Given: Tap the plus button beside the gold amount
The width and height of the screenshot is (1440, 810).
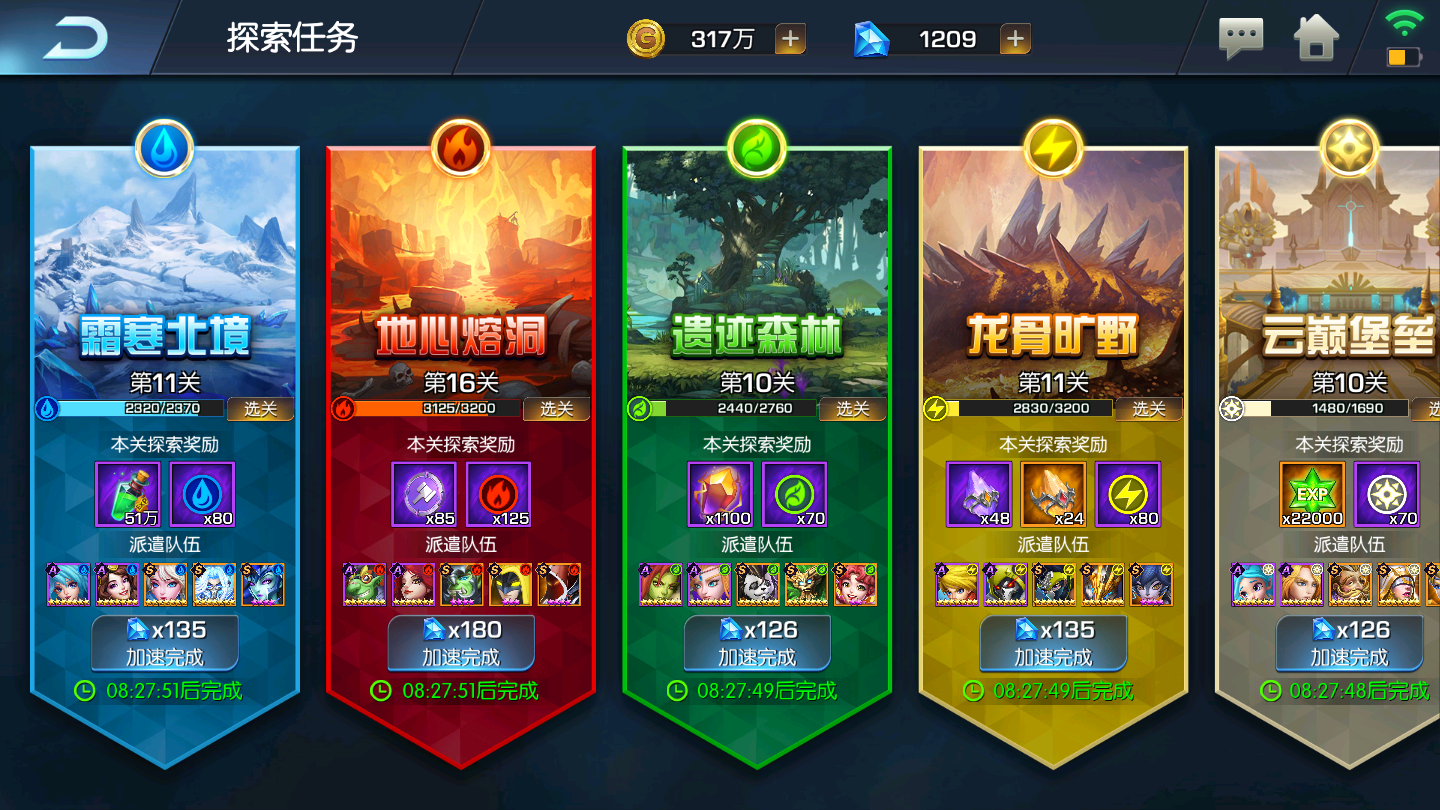Looking at the screenshot, I should pos(790,39).
